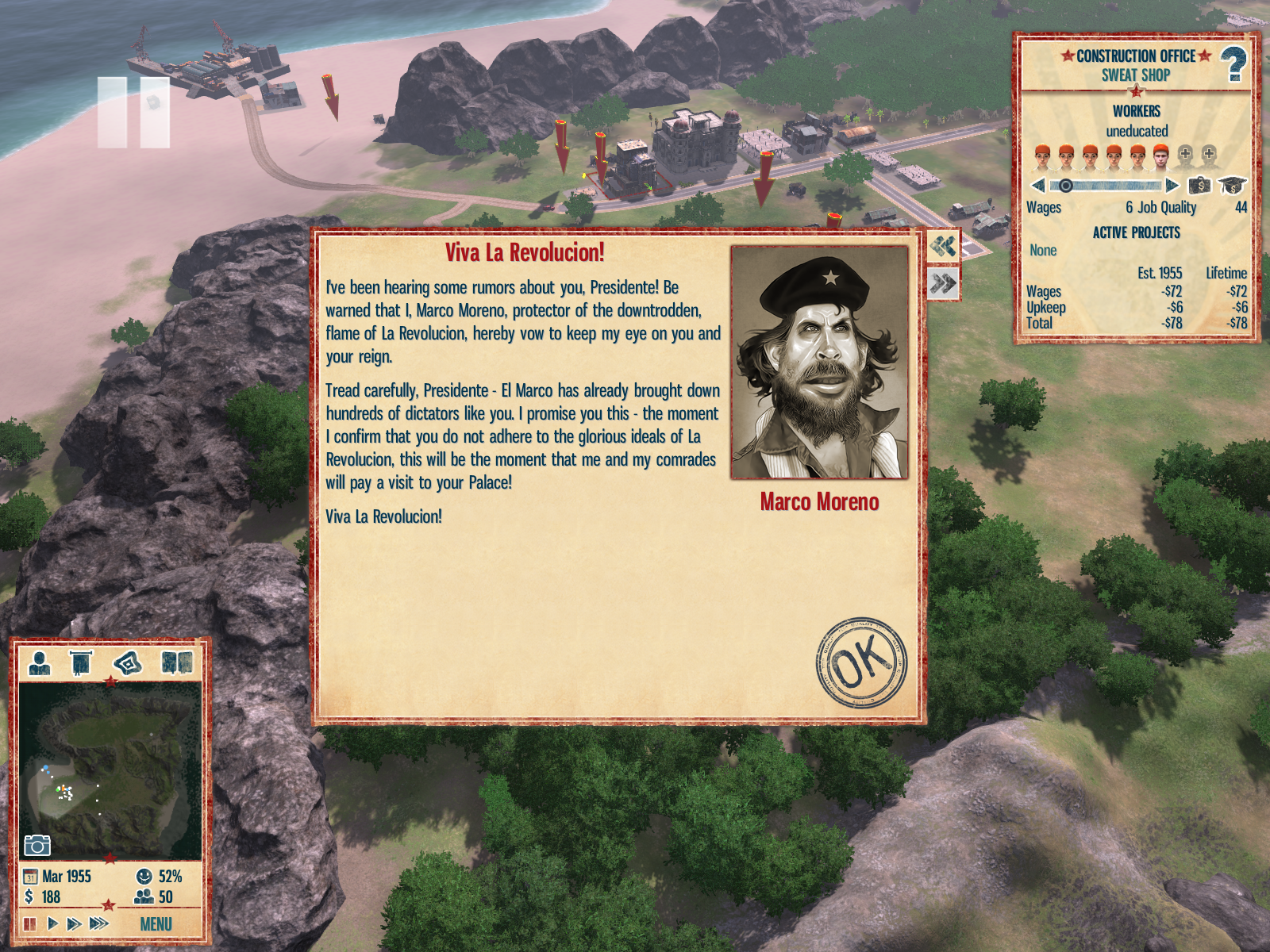Open the person silhouette icon above the minimap
This screenshot has width=1270, height=952.
coord(39,662)
